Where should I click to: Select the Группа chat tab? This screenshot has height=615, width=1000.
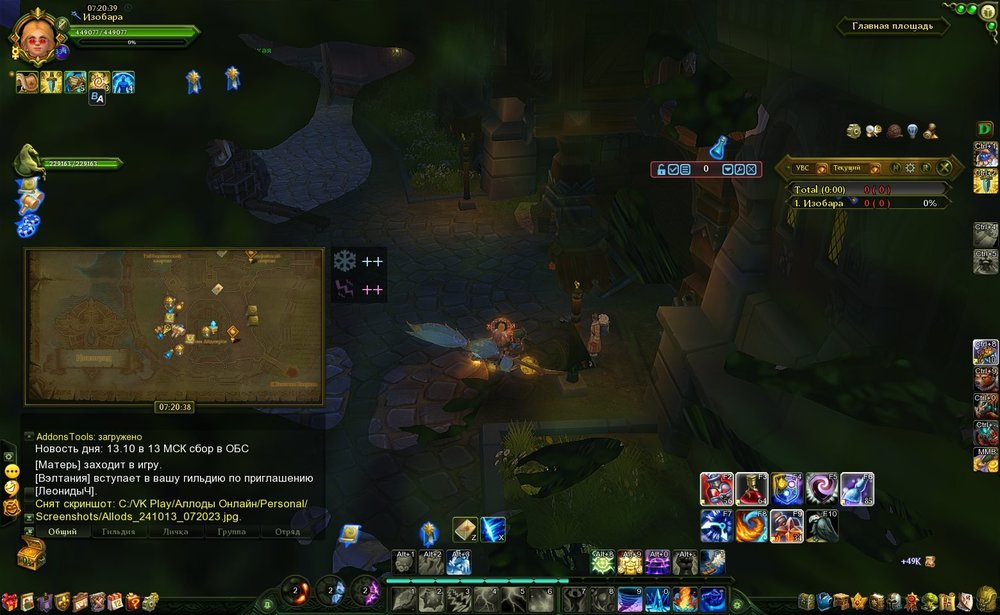(x=231, y=532)
